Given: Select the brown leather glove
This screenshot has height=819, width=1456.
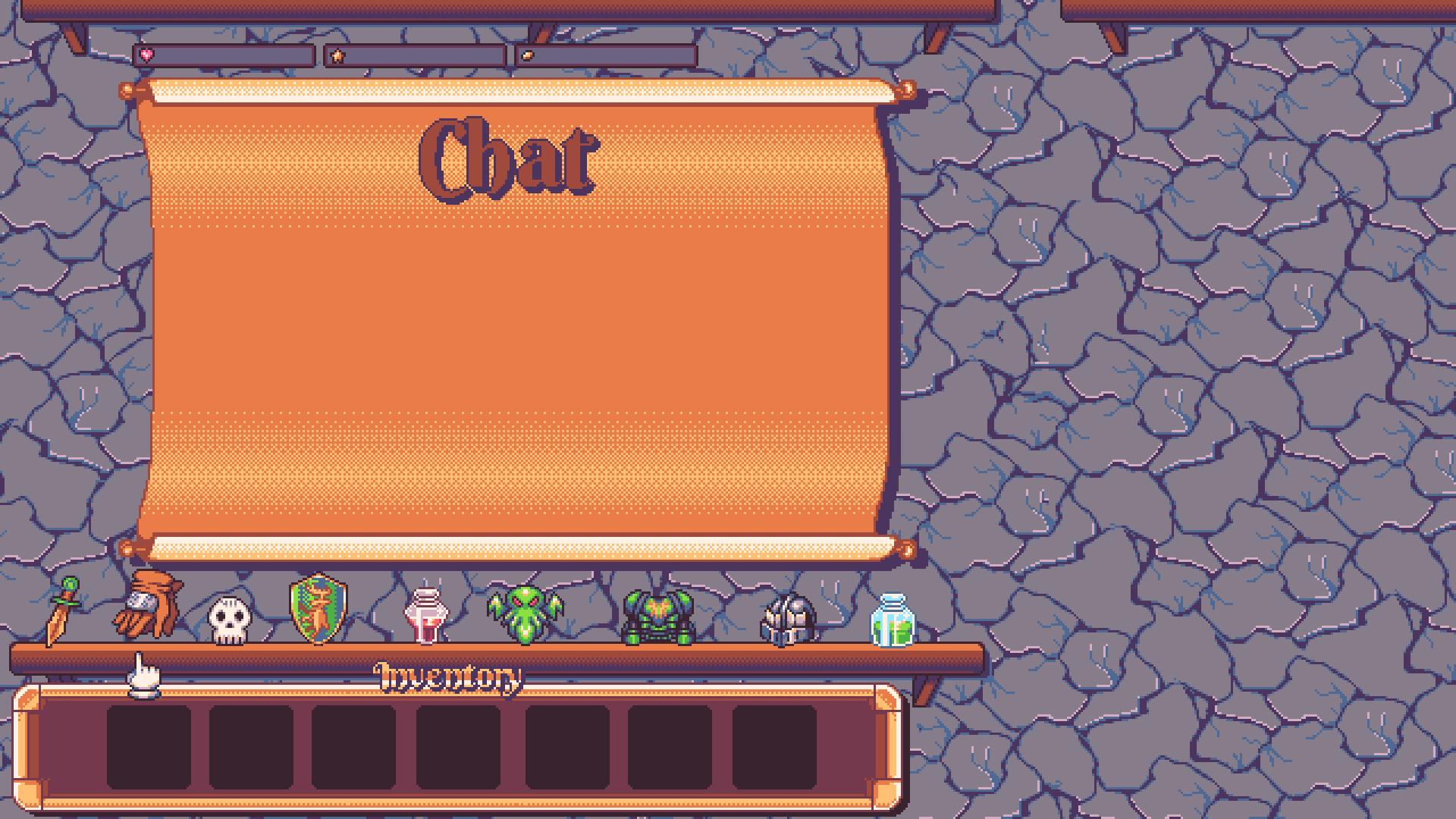Looking at the screenshot, I should pyautogui.click(x=149, y=605).
